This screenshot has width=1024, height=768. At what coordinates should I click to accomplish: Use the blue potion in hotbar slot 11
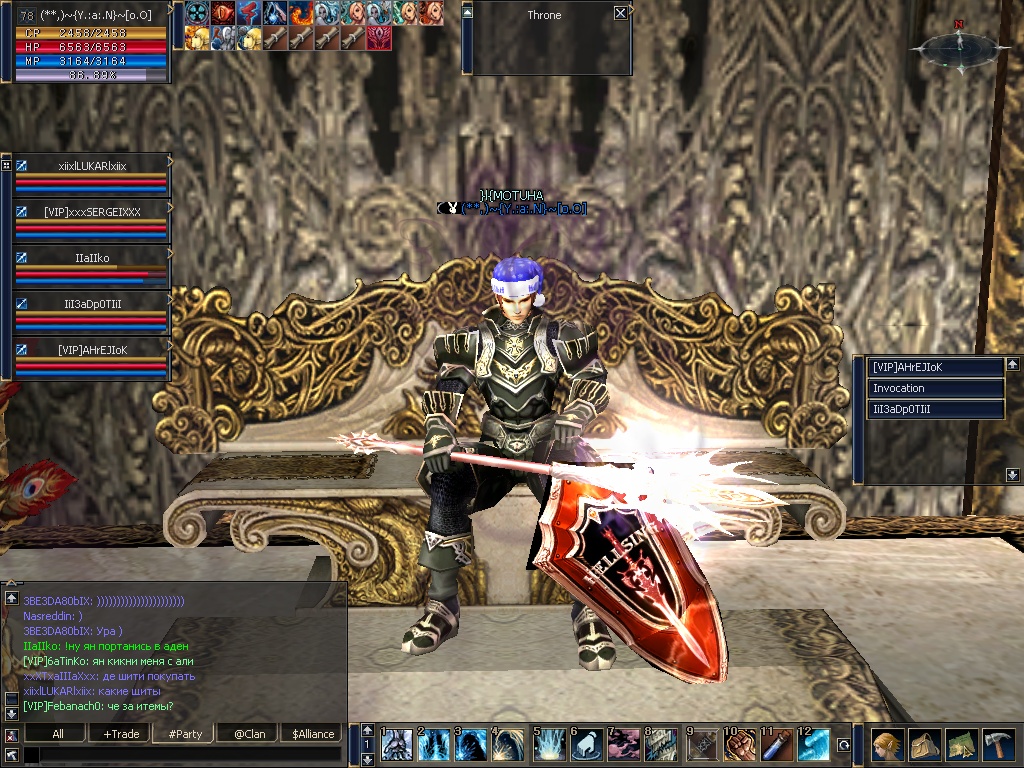pos(778,746)
